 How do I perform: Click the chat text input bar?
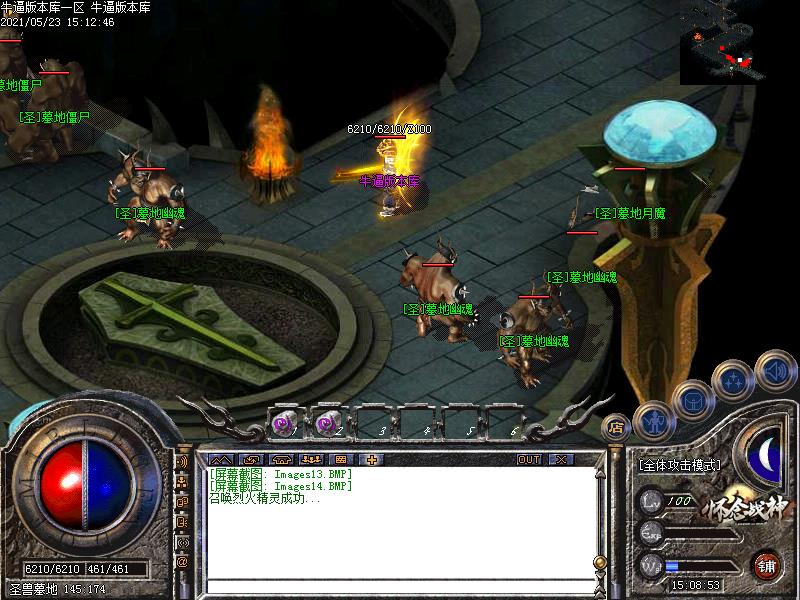[x=400, y=586]
